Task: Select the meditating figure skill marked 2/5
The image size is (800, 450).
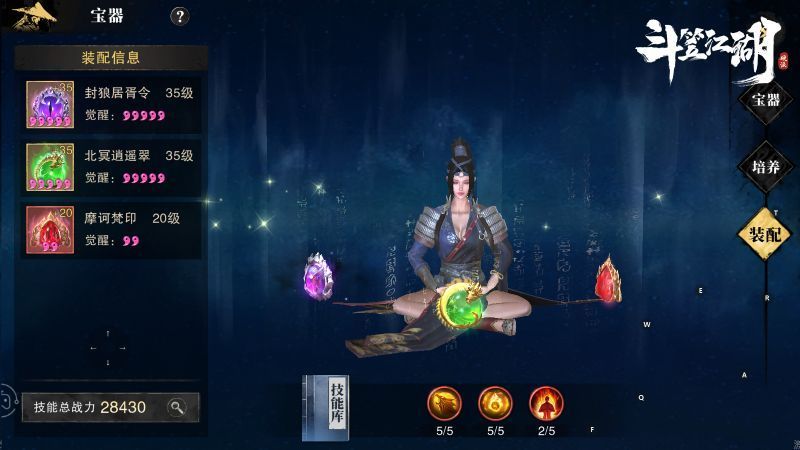Action: pyautogui.click(x=546, y=402)
